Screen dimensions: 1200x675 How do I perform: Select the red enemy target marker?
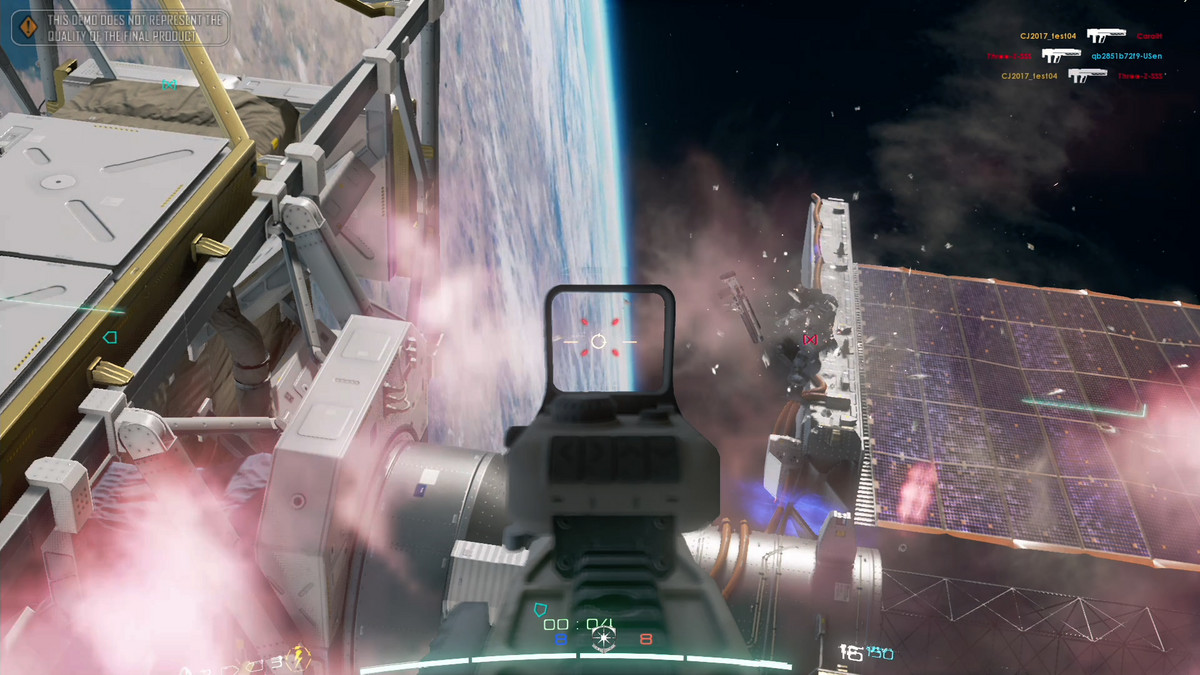[810, 340]
